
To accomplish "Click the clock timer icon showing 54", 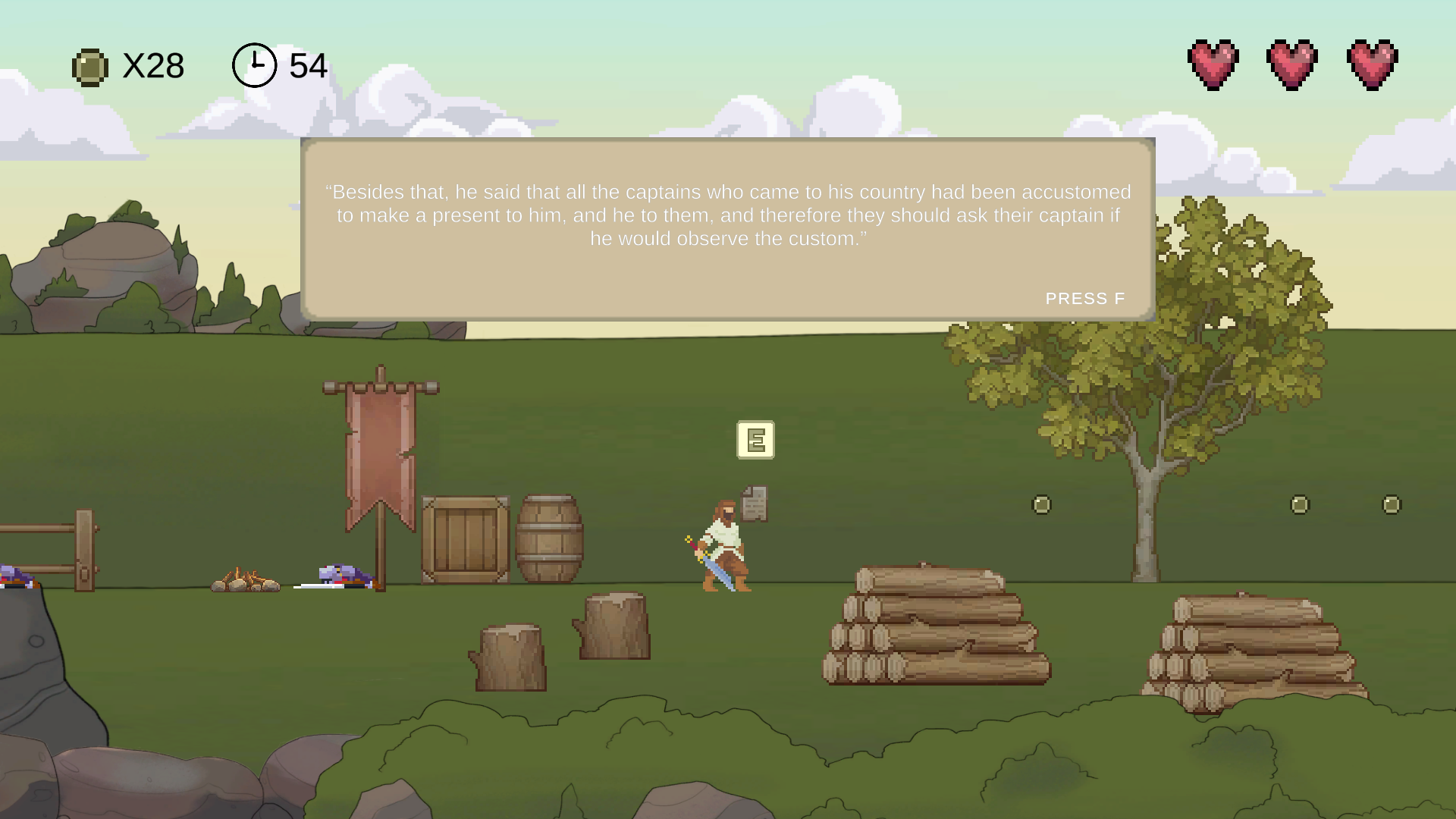I will 253,64.
